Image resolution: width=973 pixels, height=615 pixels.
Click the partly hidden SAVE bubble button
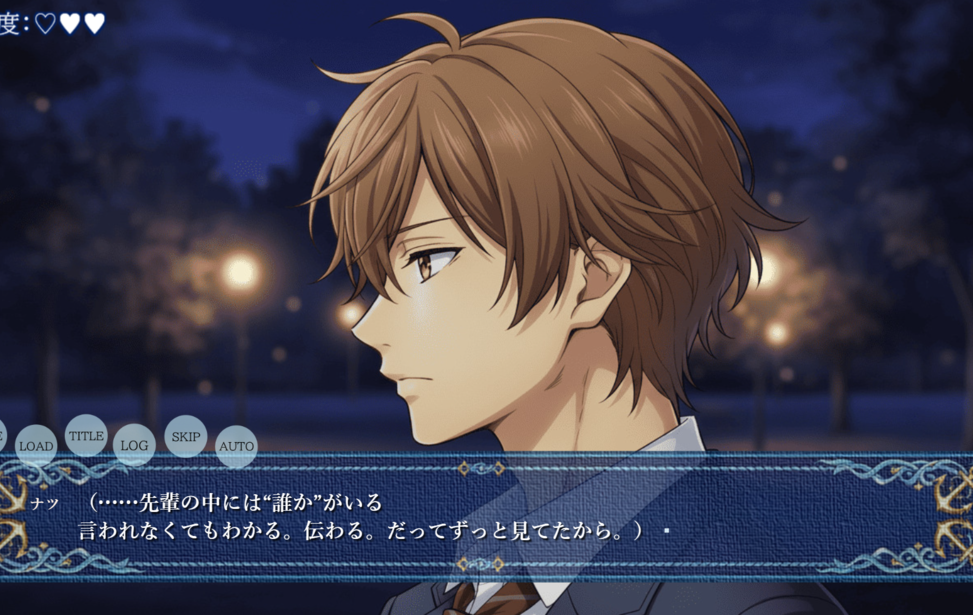1,435
